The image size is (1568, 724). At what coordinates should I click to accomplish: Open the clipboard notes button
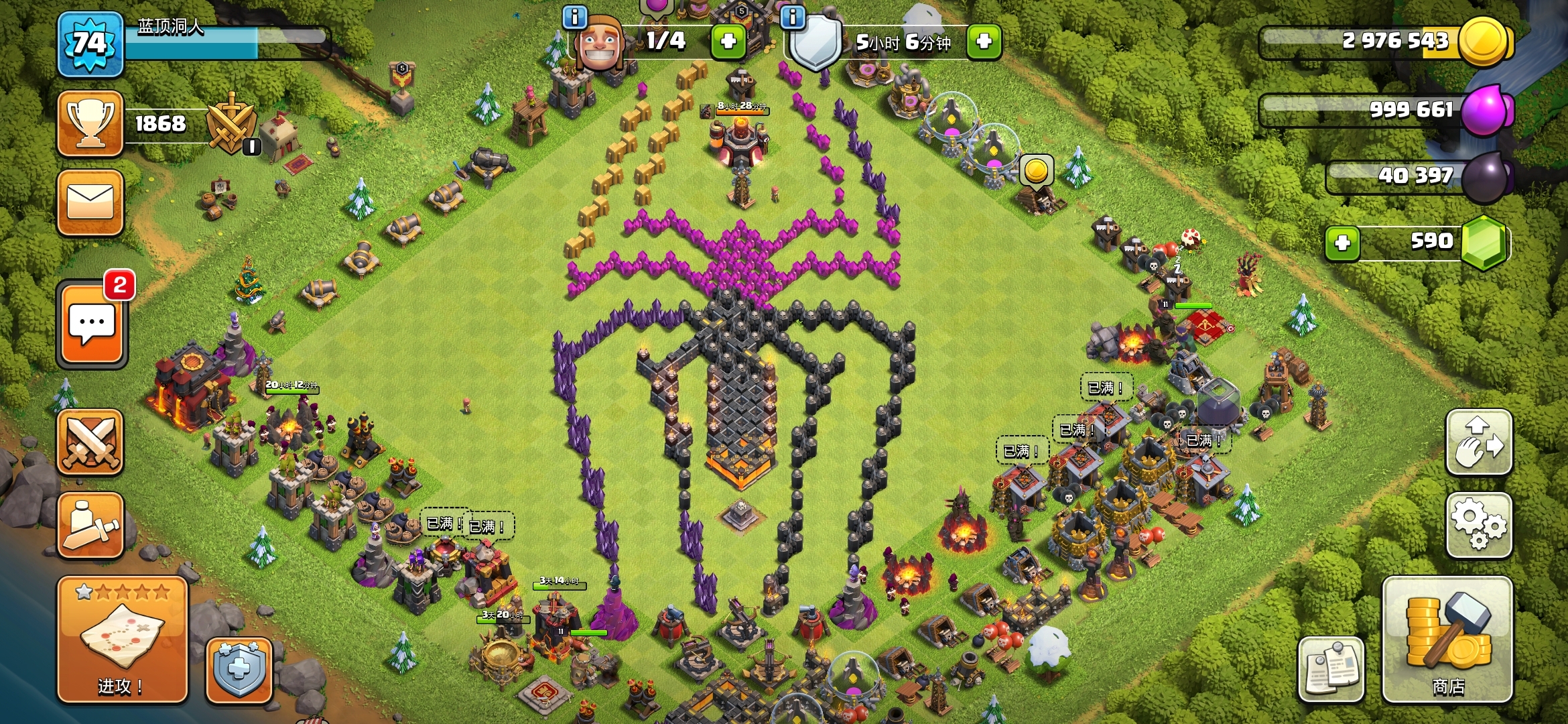[x=1331, y=668]
